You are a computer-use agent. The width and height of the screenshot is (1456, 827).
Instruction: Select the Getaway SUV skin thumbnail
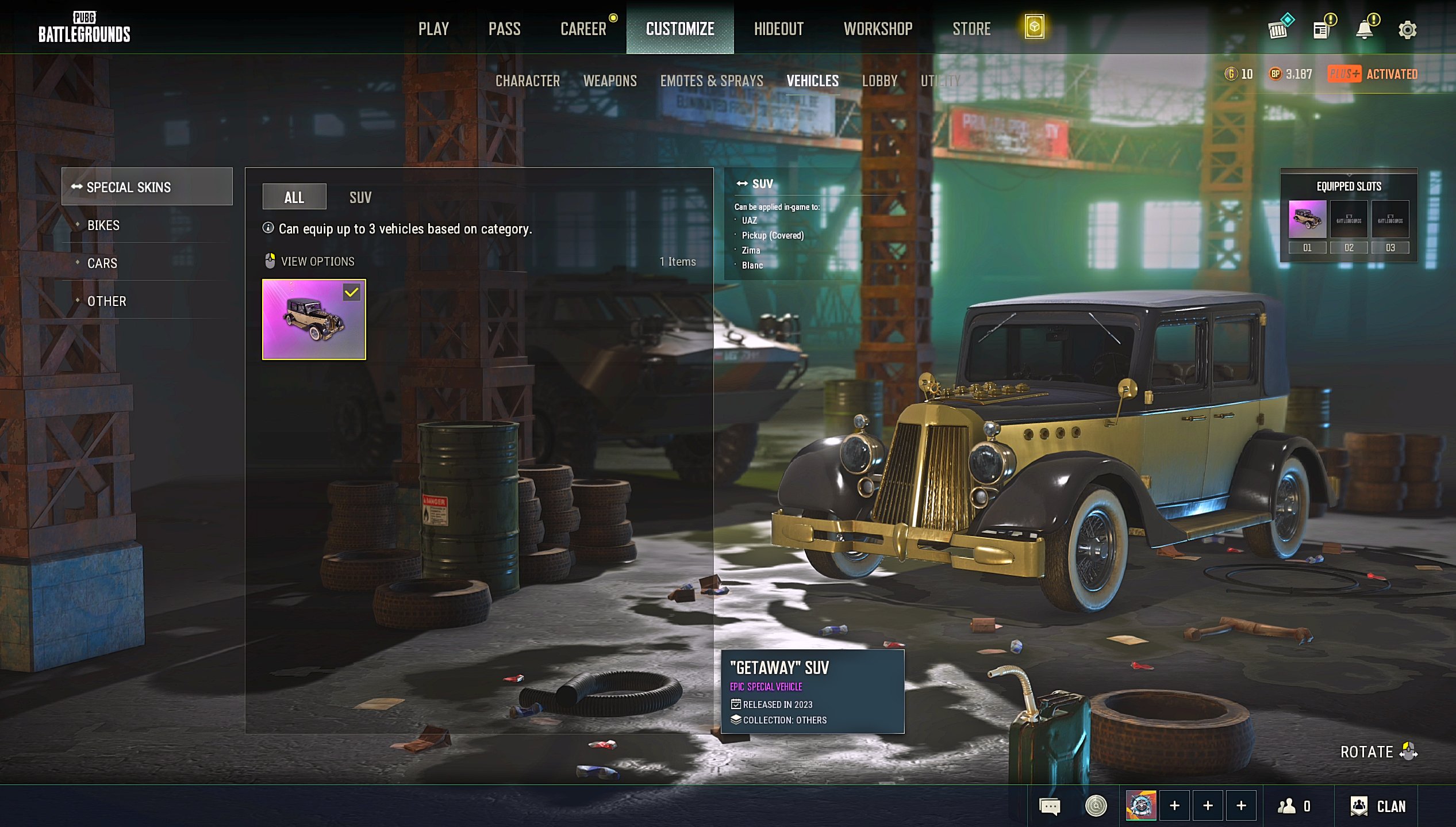coord(314,320)
